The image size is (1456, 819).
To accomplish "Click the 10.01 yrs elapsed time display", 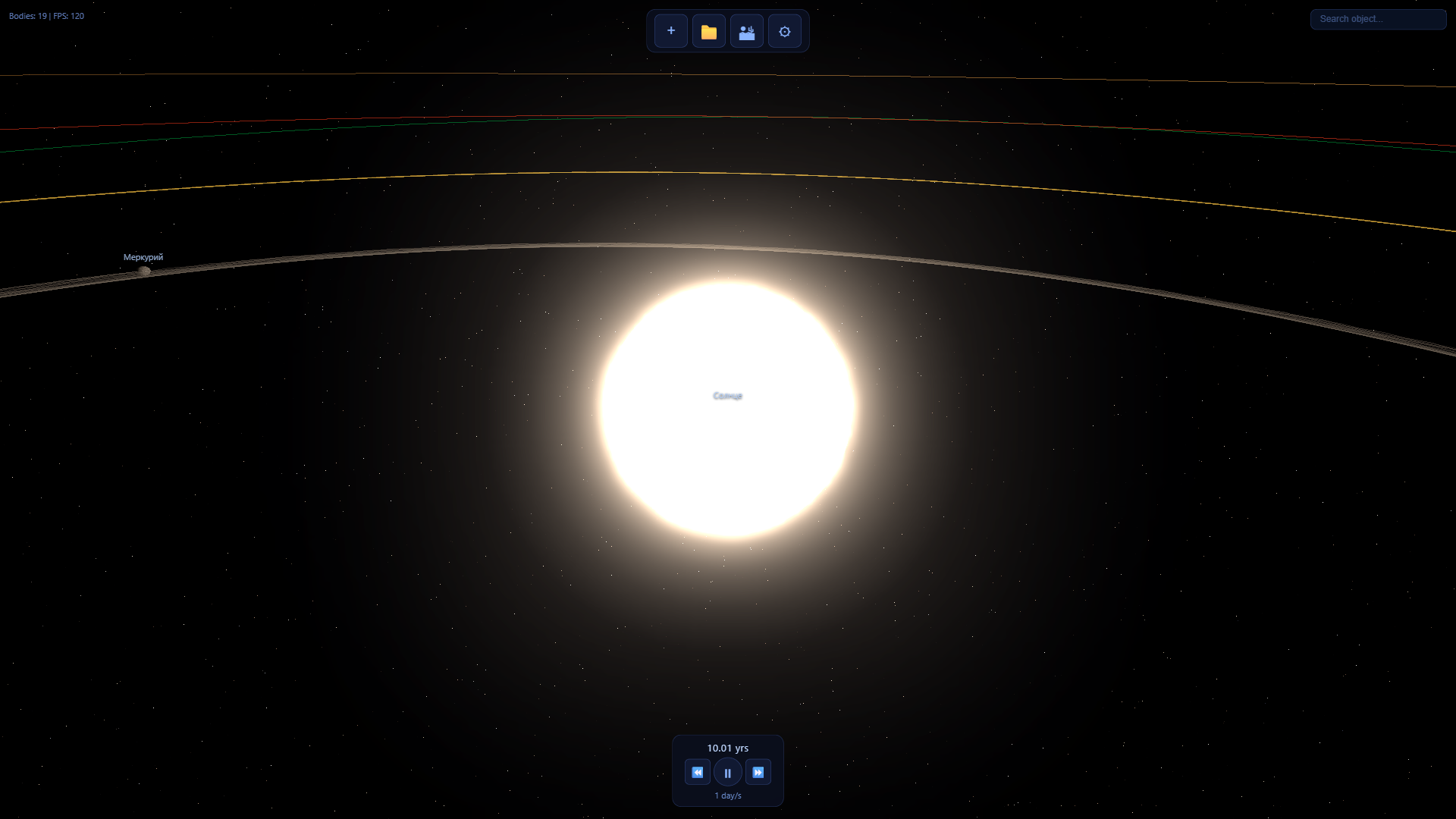I will pyautogui.click(x=727, y=748).
